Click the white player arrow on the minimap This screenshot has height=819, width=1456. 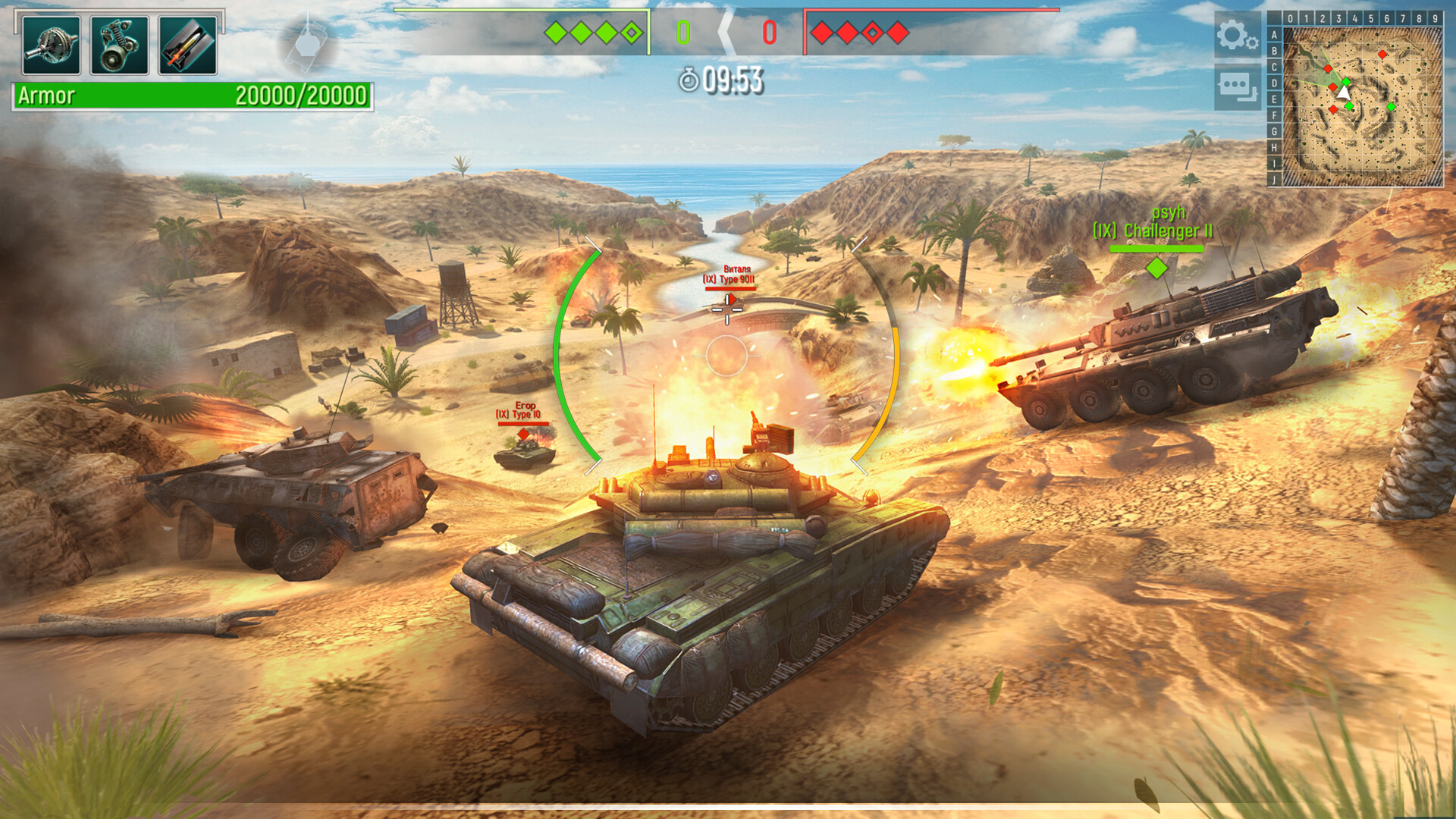click(x=1344, y=92)
